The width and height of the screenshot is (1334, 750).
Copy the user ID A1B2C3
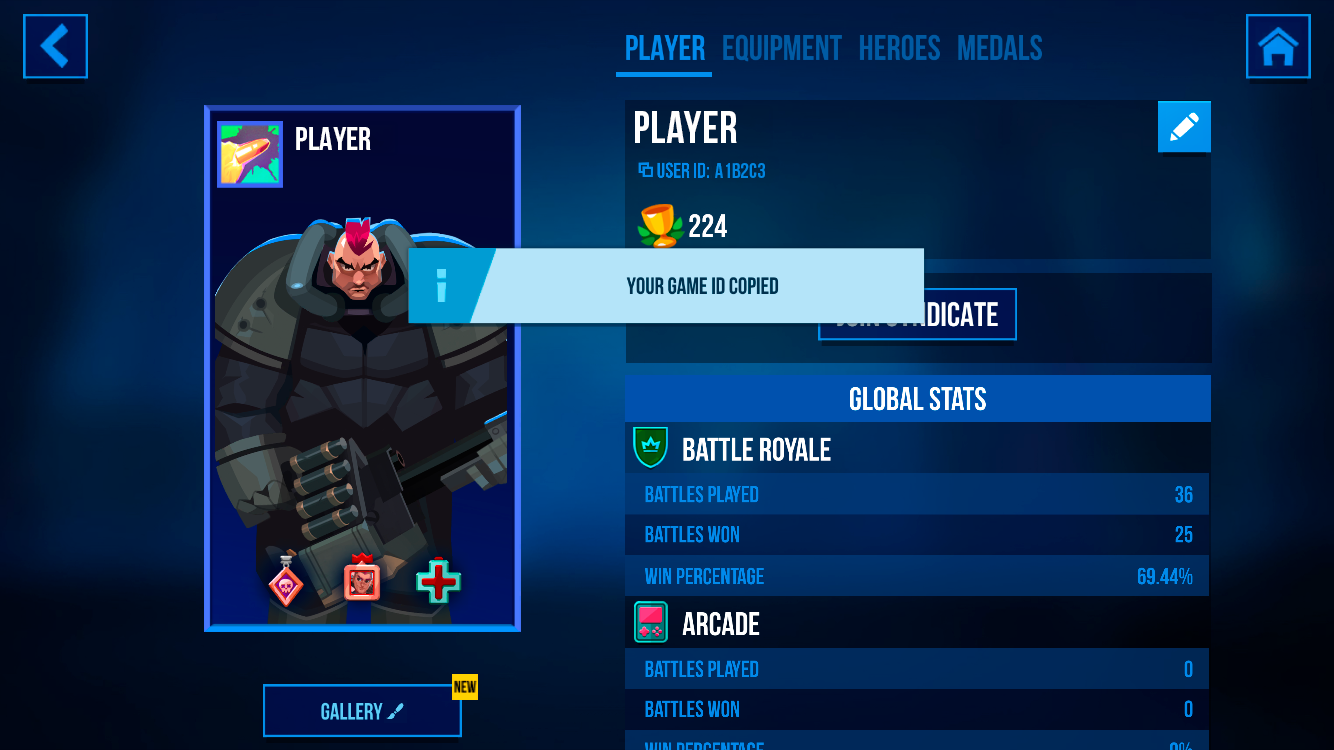coord(702,171)
